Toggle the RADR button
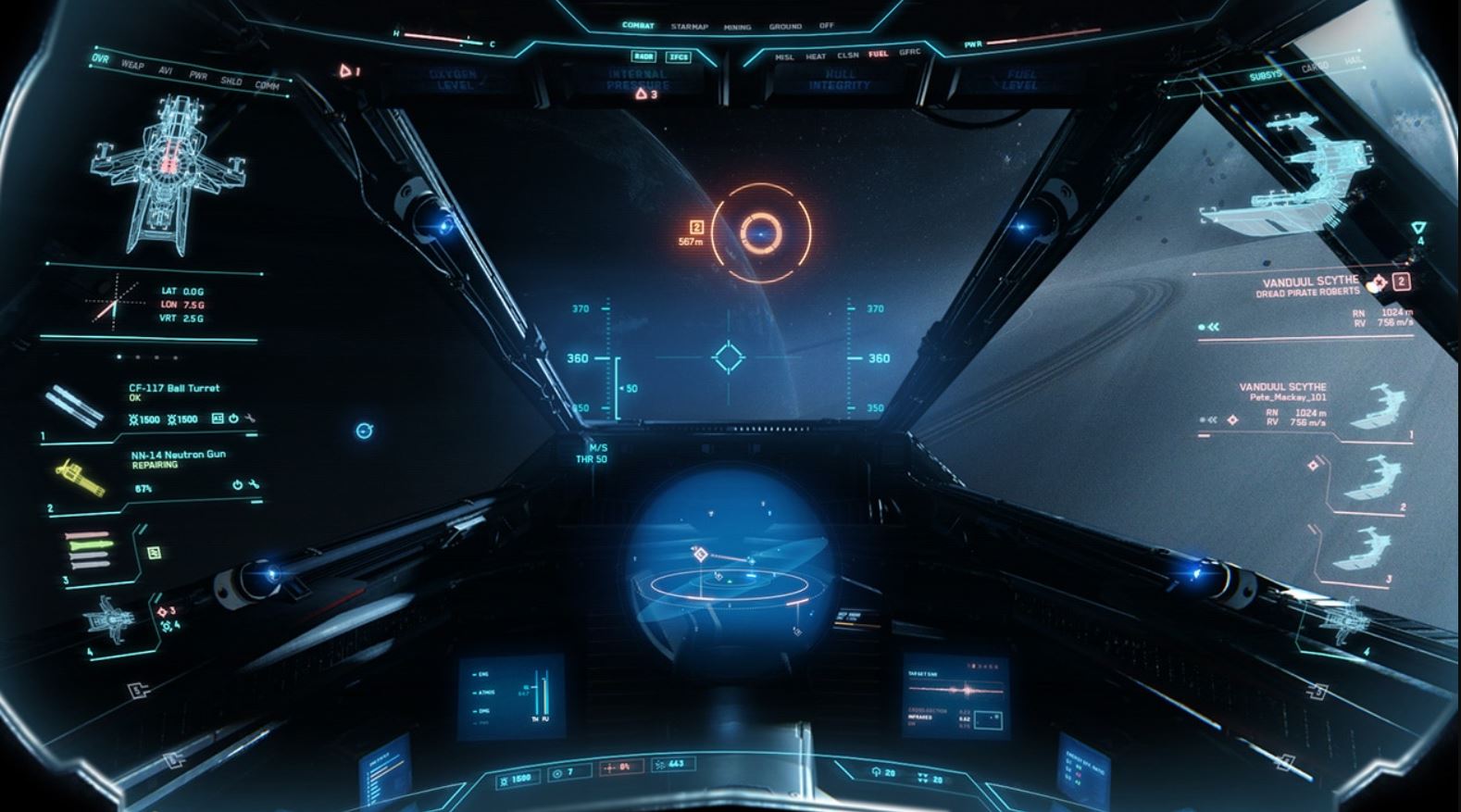 pyautogui.click(x=644, y=56)
